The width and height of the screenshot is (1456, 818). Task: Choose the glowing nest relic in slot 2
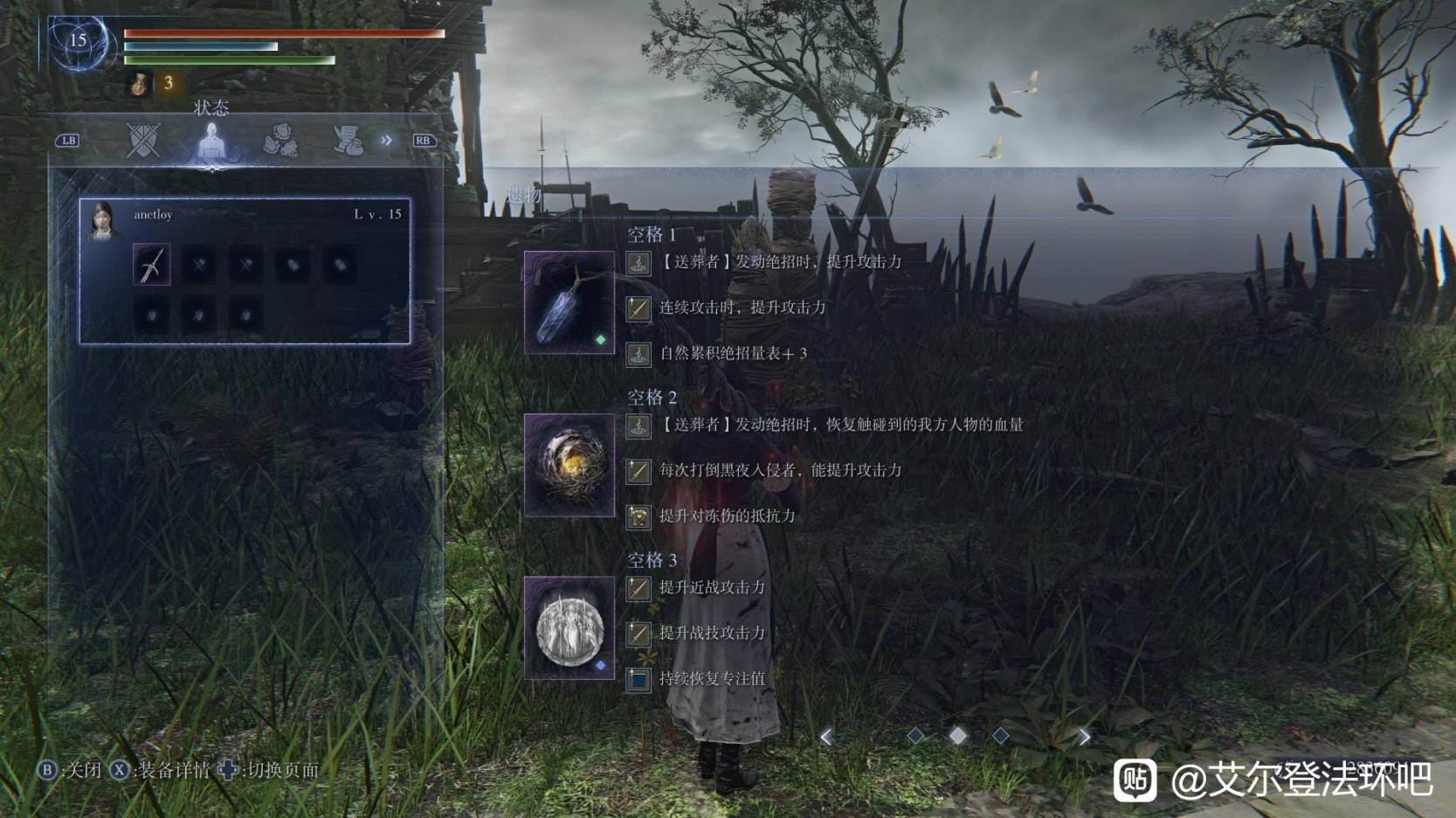[569, 465]
